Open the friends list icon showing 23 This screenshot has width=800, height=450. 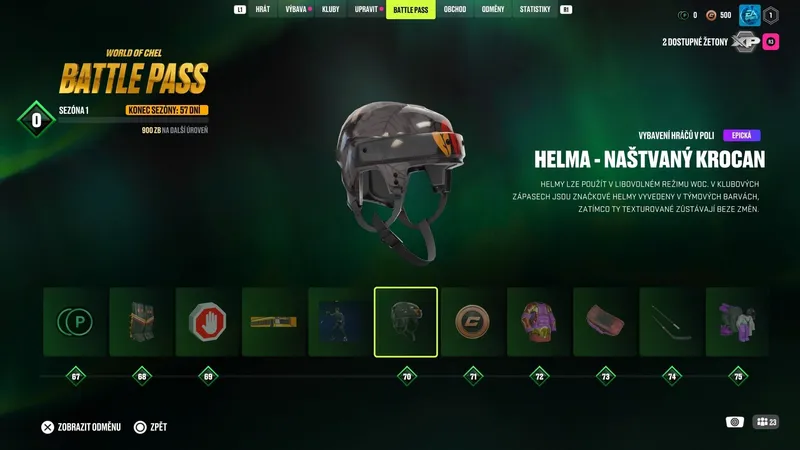pyautogui.click(x=766, y=422)
